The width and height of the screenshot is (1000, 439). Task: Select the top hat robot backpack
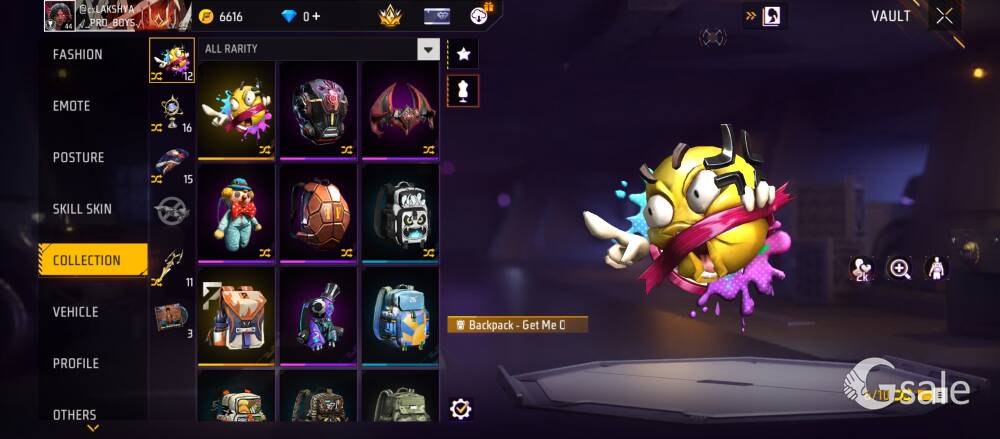[x=319, y=314]
